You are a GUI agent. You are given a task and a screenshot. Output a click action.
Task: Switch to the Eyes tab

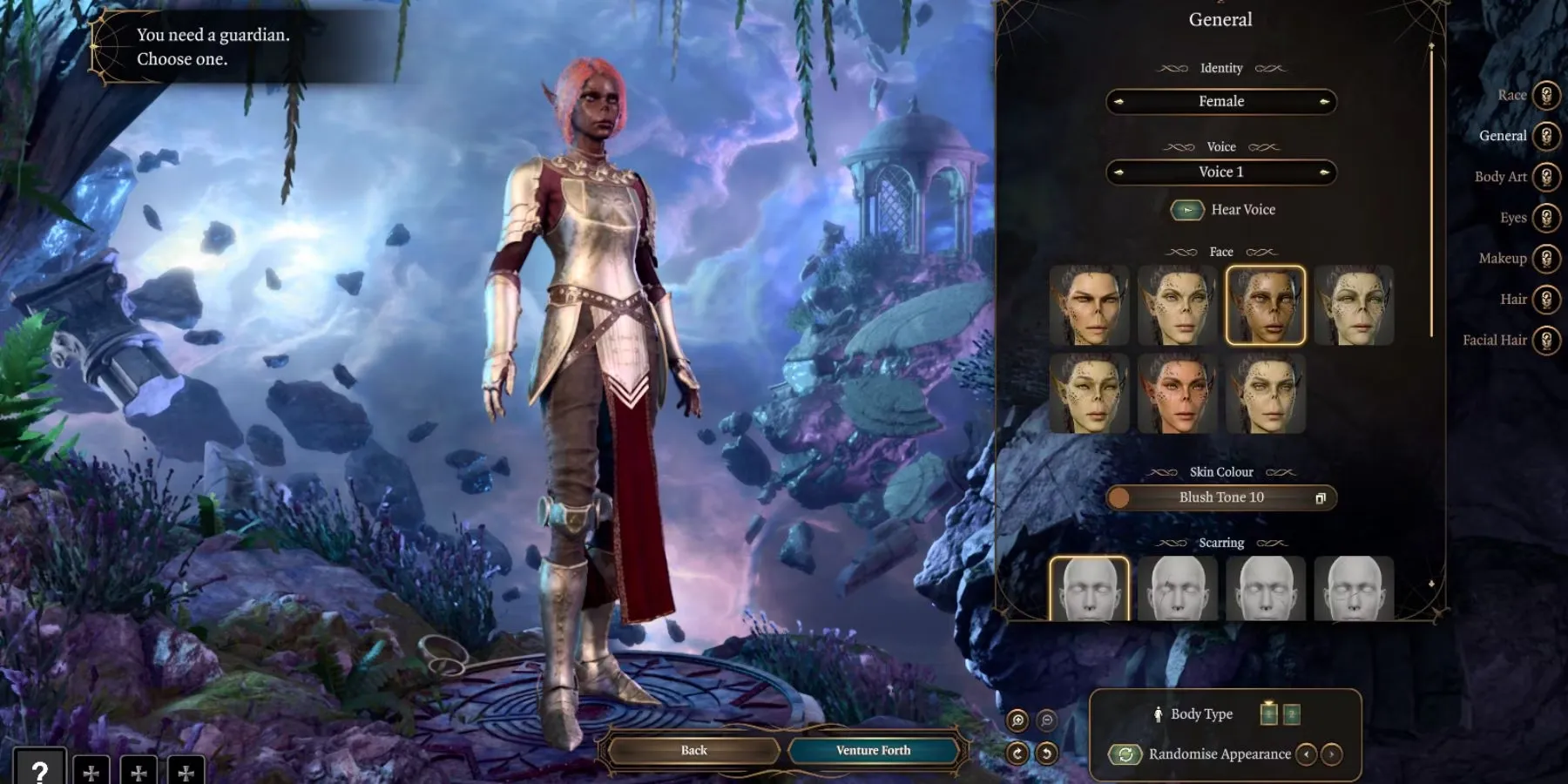tap(1545, 218)
